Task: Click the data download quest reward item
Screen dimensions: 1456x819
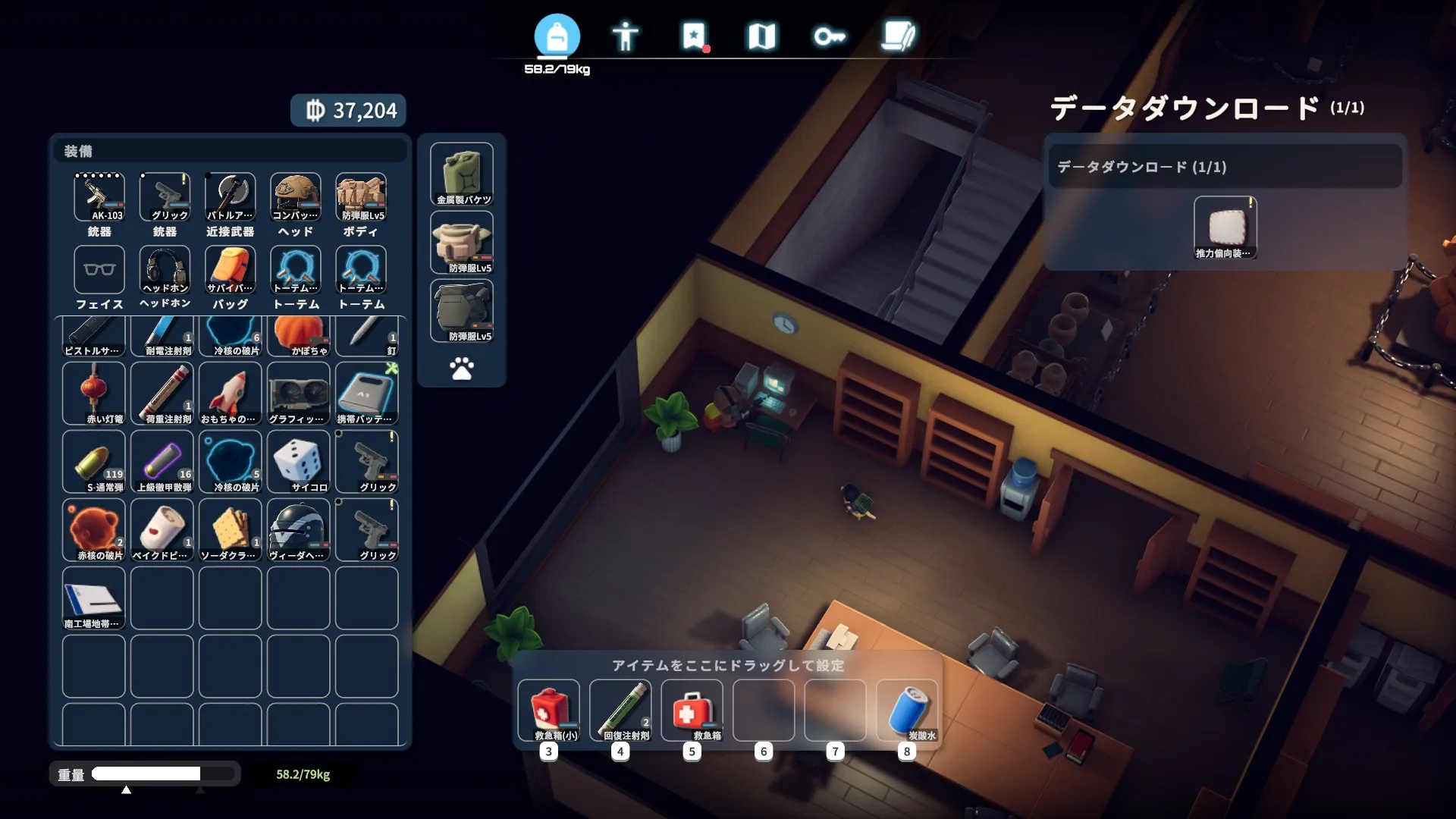Action: pyautogui.click(x=1225, y=227)
